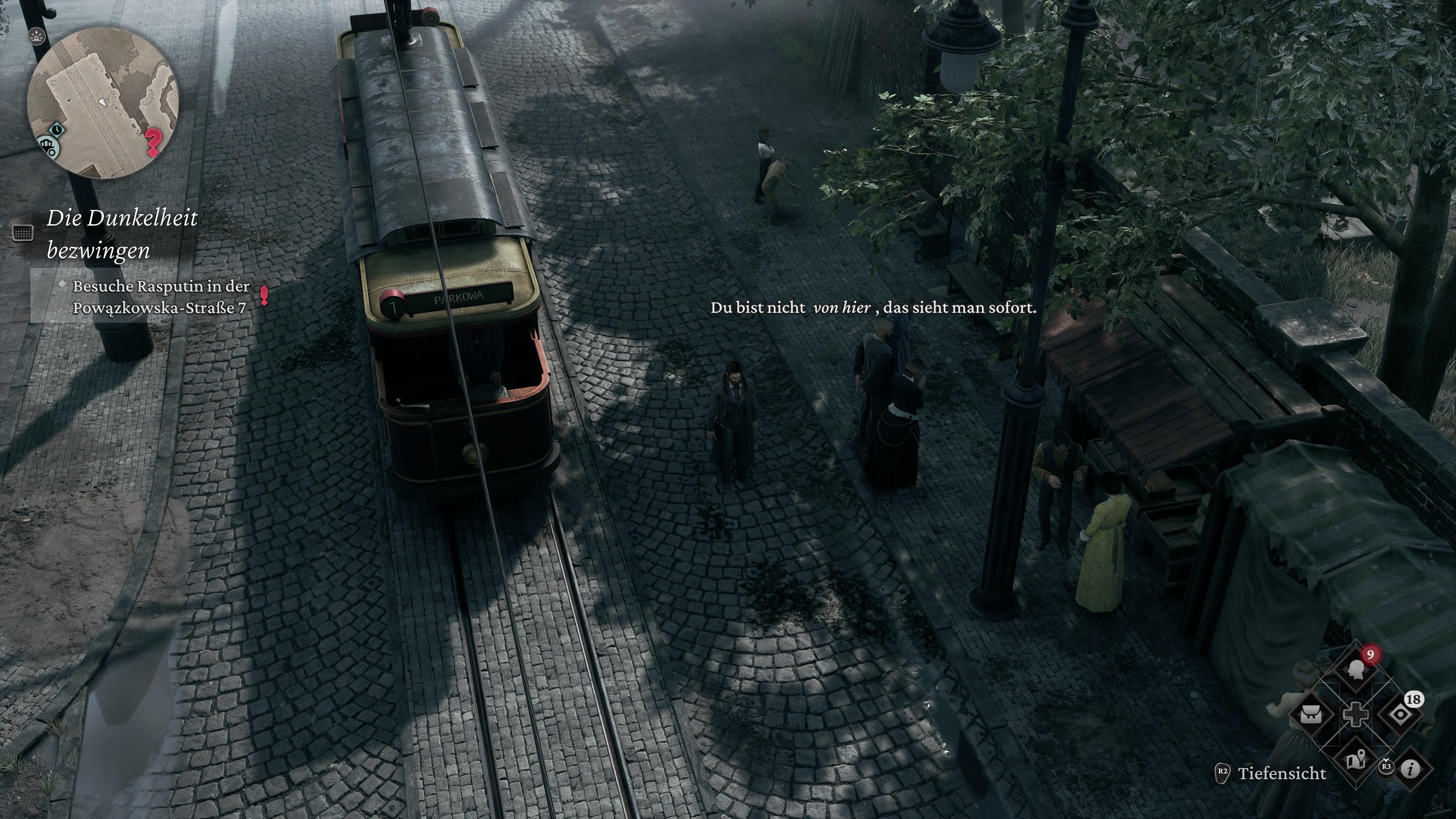
Task: Open the inventory bag icon
Action: pyautogui.click(x=1311, y=714)
